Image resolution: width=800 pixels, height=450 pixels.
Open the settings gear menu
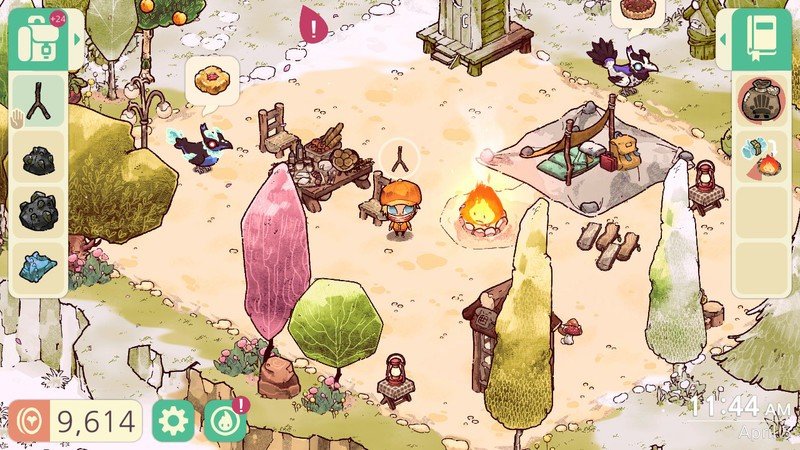(172, 422)
